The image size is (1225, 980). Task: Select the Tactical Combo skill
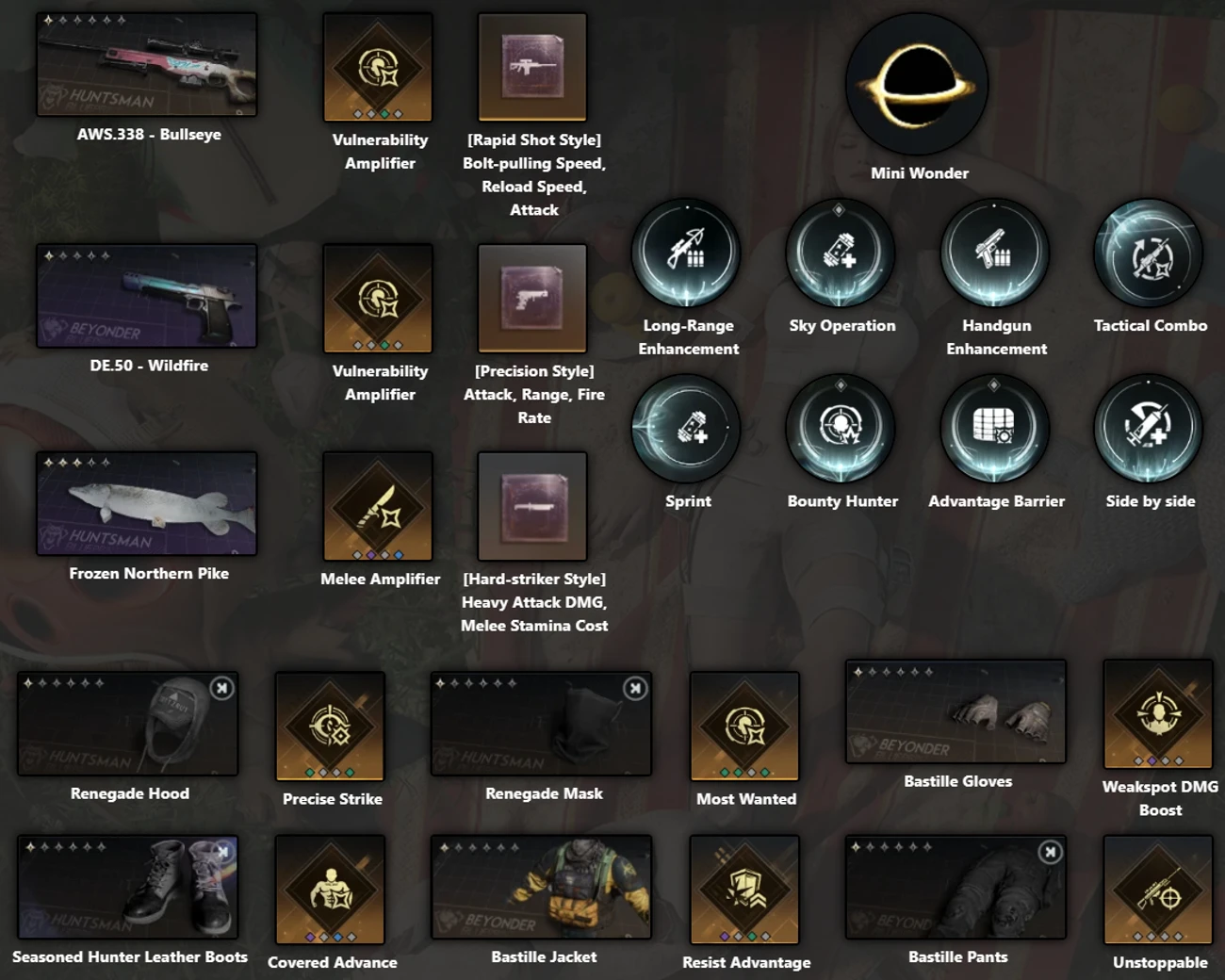(x=1149, y=253)
